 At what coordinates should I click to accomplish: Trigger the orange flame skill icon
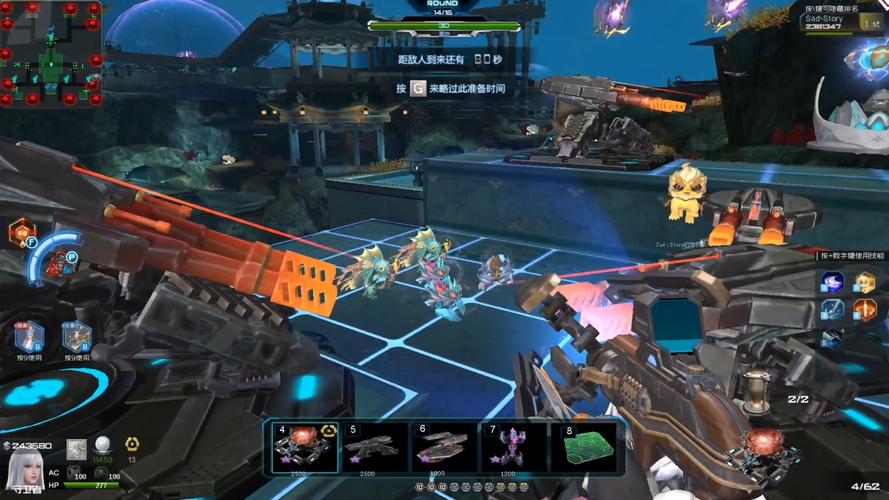[x=864, y=310]
